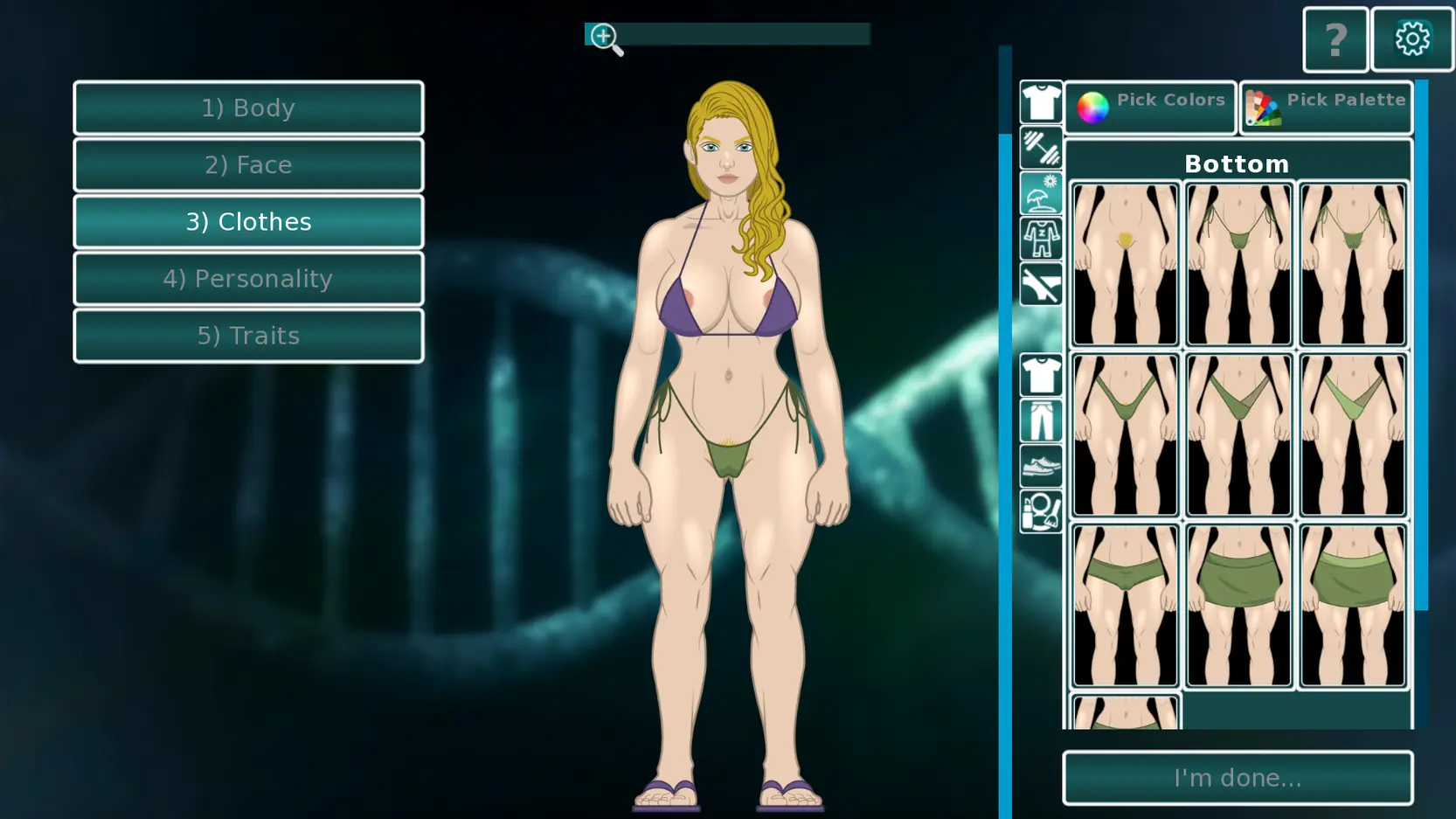Switch to the 2) Face section

248,164
